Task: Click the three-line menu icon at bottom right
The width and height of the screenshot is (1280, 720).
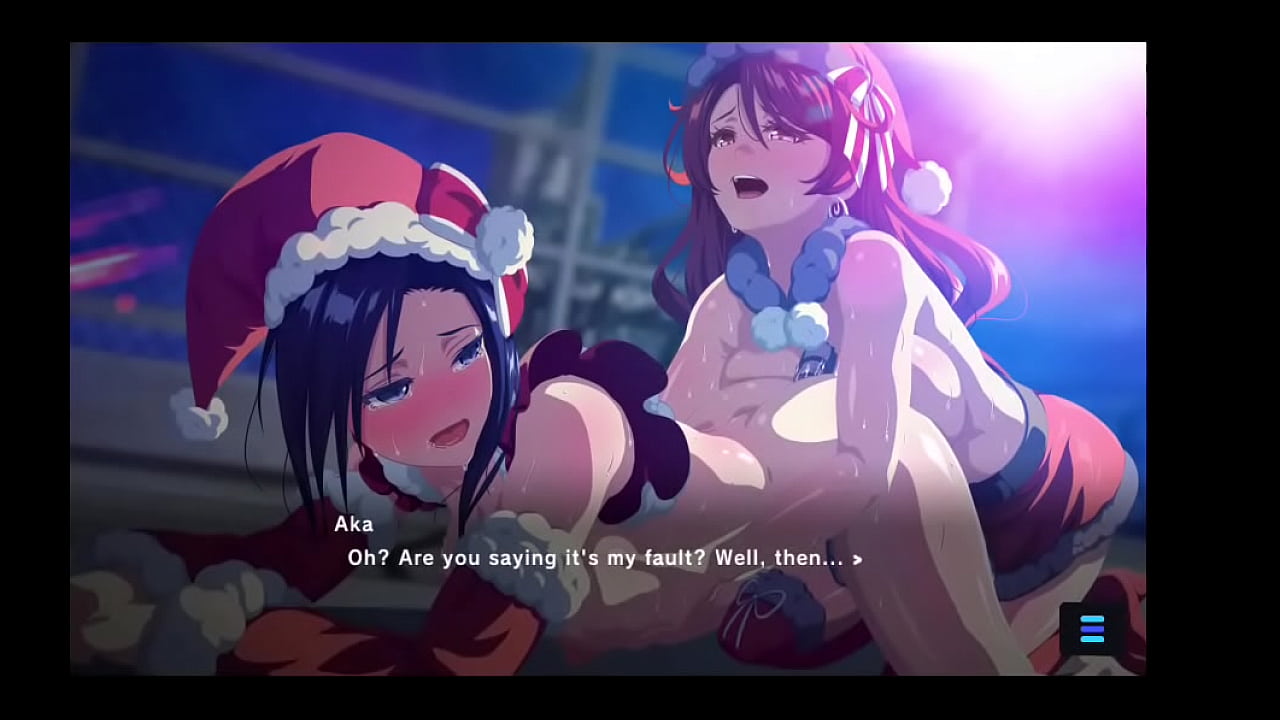Action: click(x=1091, y=629)
